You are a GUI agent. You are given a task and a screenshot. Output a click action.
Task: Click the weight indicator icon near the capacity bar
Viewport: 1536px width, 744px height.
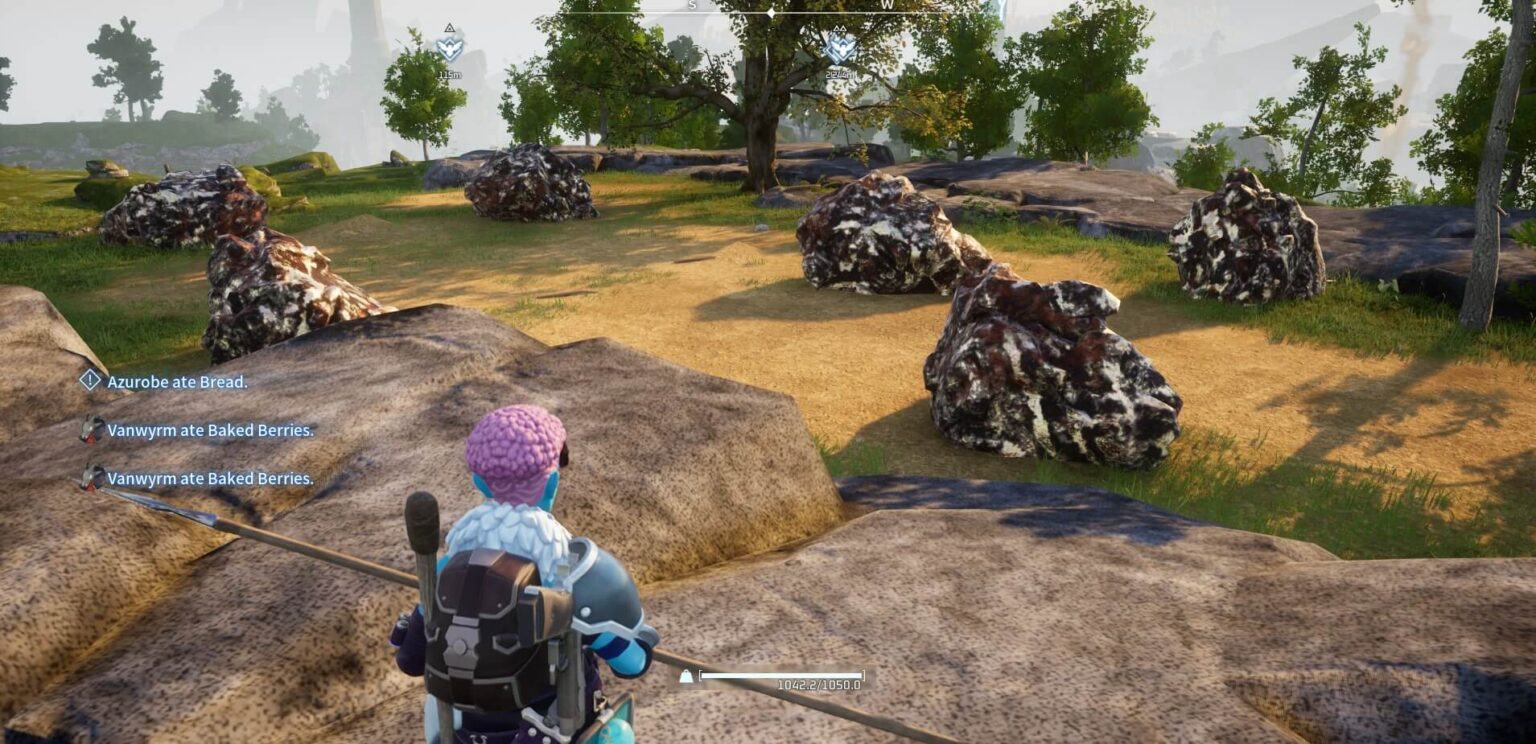click(686, 676)
